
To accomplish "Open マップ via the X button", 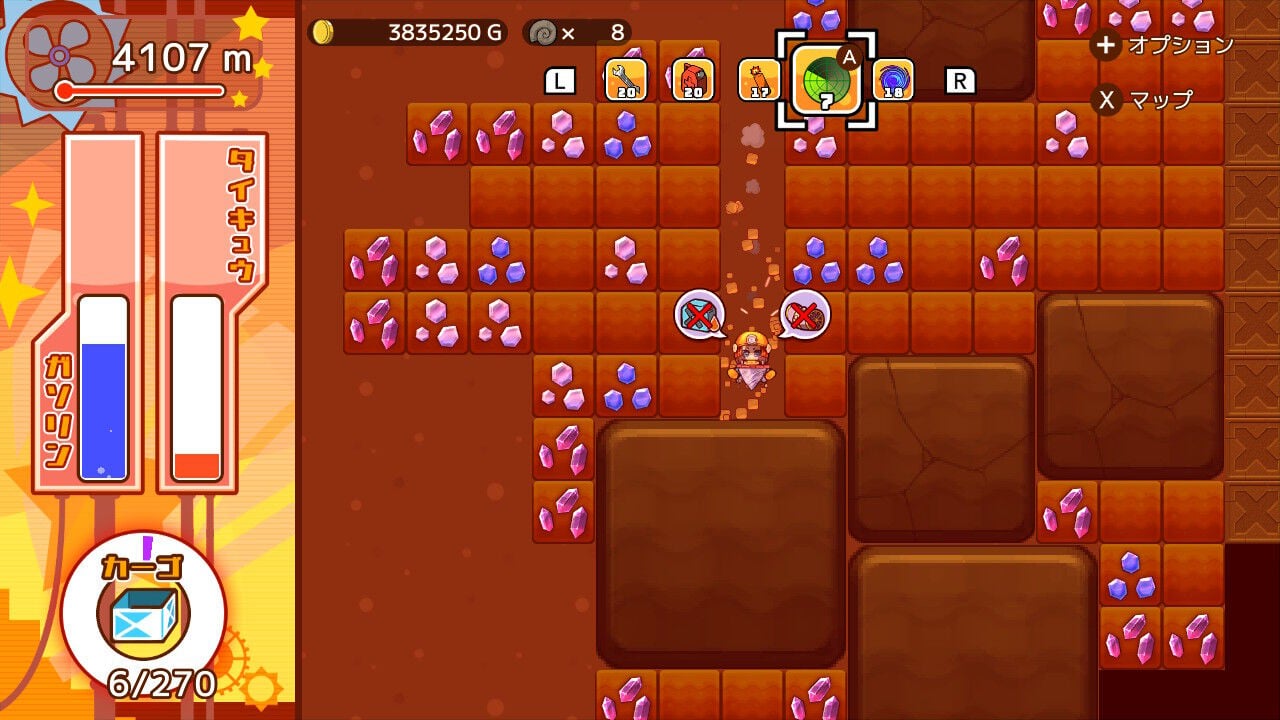I will pos(1105,100).
